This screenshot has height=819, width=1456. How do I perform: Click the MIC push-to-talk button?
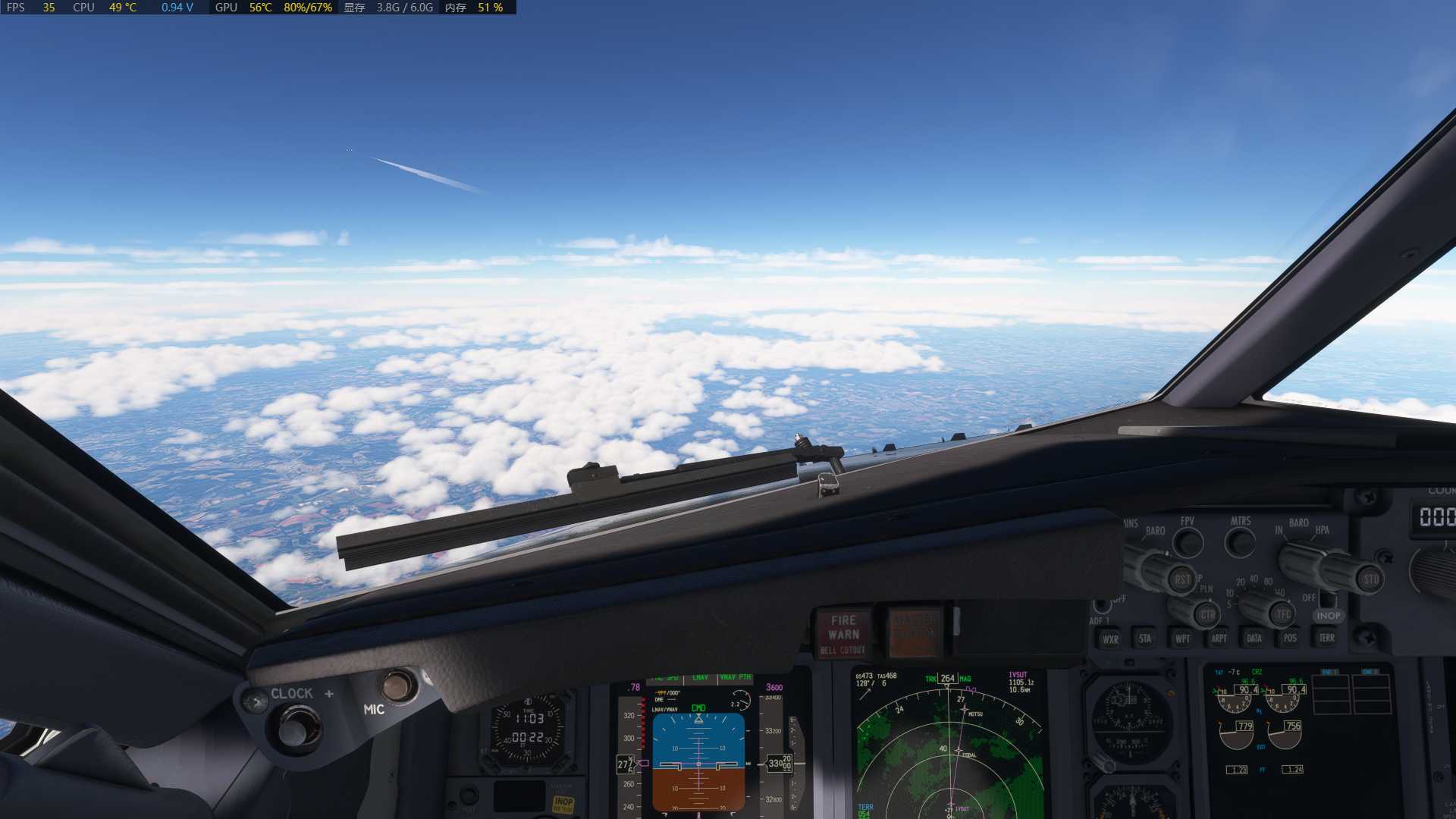click(x=397, y=686)
